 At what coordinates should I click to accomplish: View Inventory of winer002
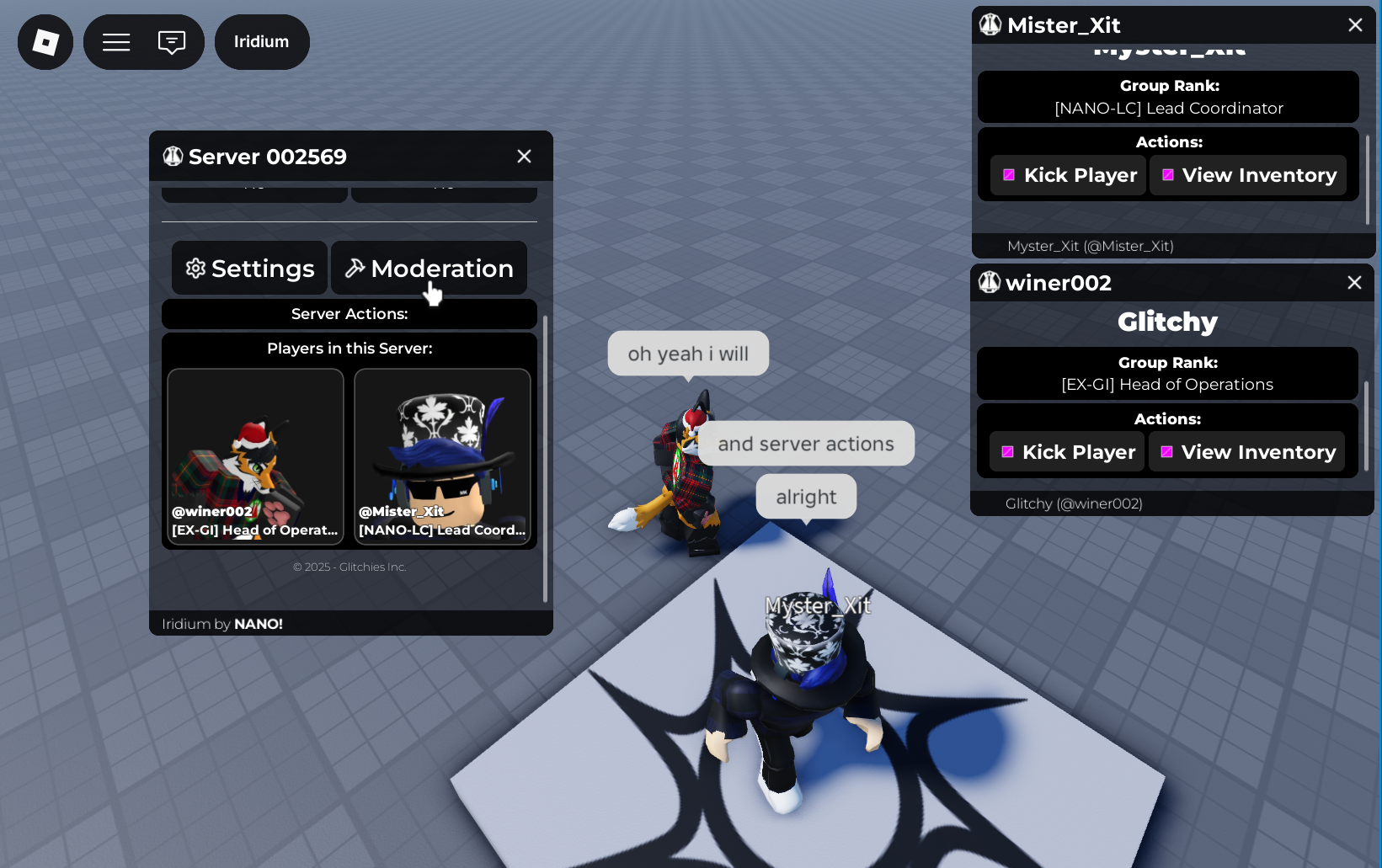coord(1247,452)
